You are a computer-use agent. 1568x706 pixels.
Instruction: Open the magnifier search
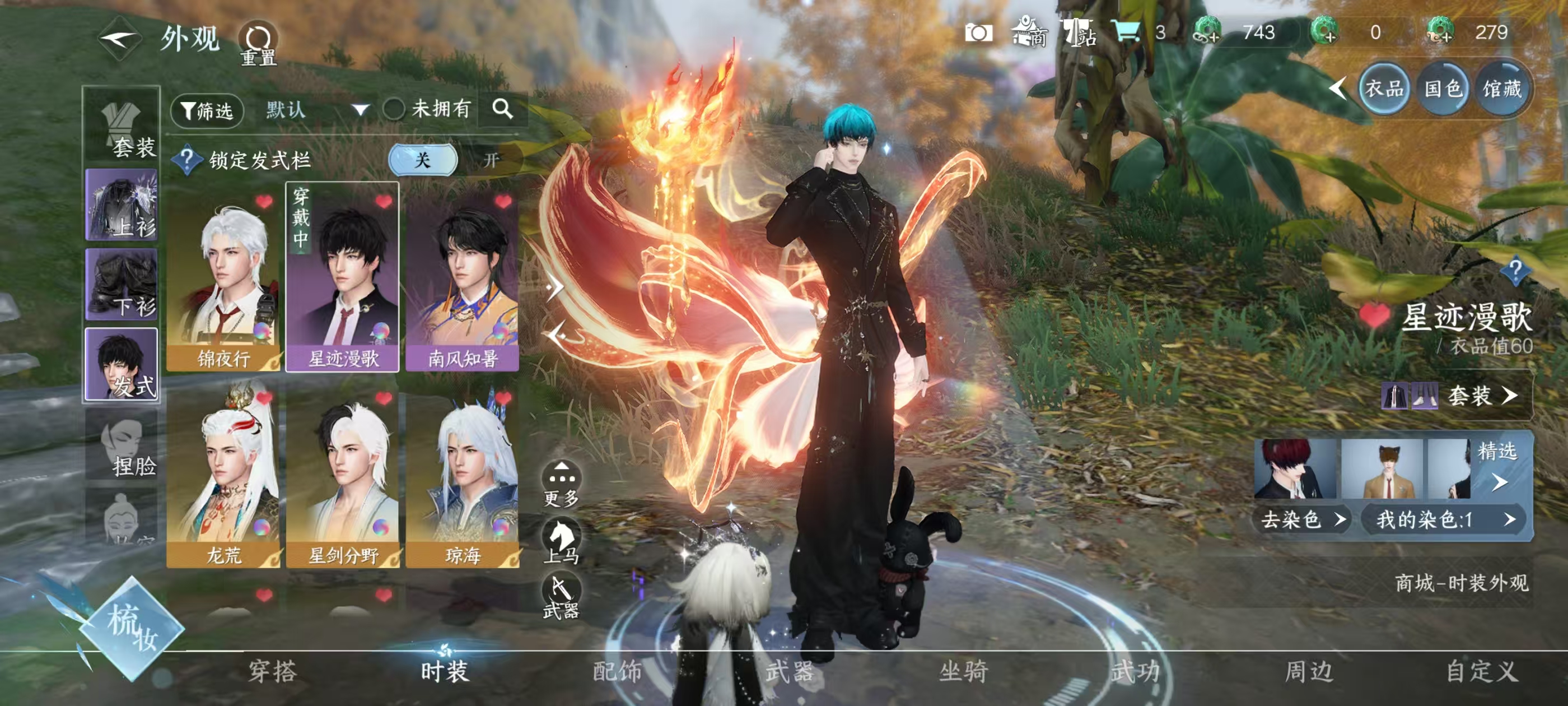[502, 109]
